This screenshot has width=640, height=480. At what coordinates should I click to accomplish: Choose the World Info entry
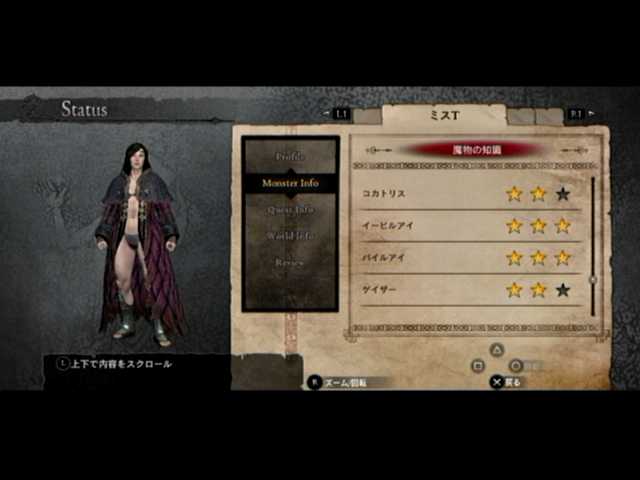coord(291,236)
